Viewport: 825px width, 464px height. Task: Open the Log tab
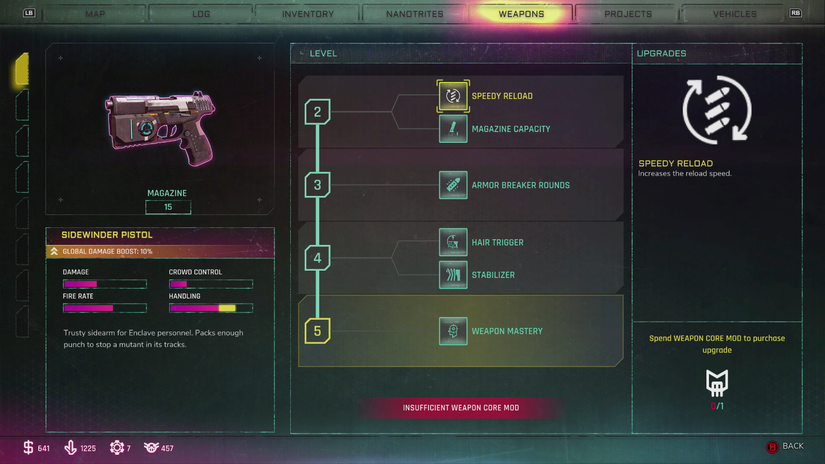click(x=201, y=14)
